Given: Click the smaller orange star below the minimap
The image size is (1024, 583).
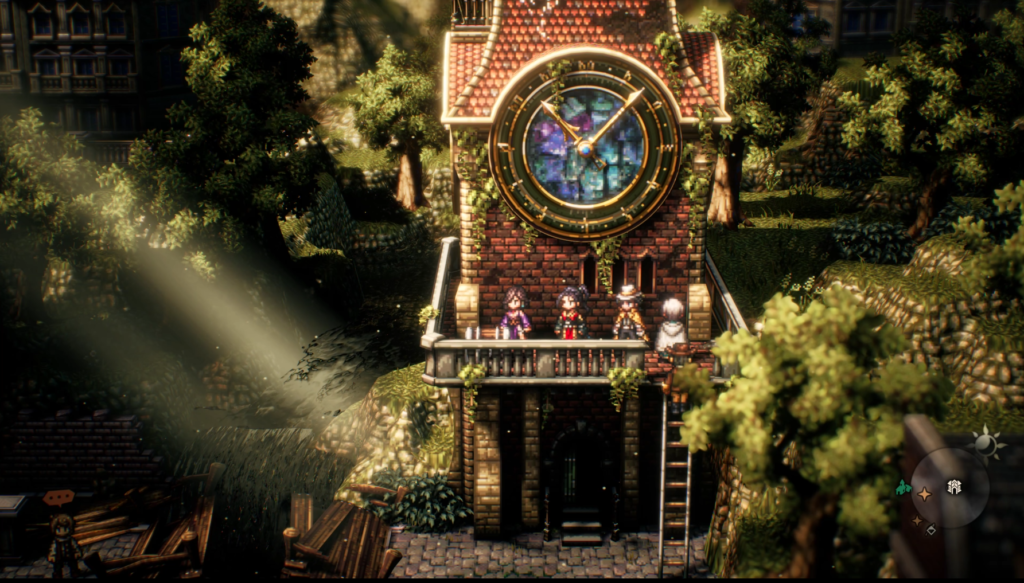Looking at the screenshot, I should [x=915, y=520].
